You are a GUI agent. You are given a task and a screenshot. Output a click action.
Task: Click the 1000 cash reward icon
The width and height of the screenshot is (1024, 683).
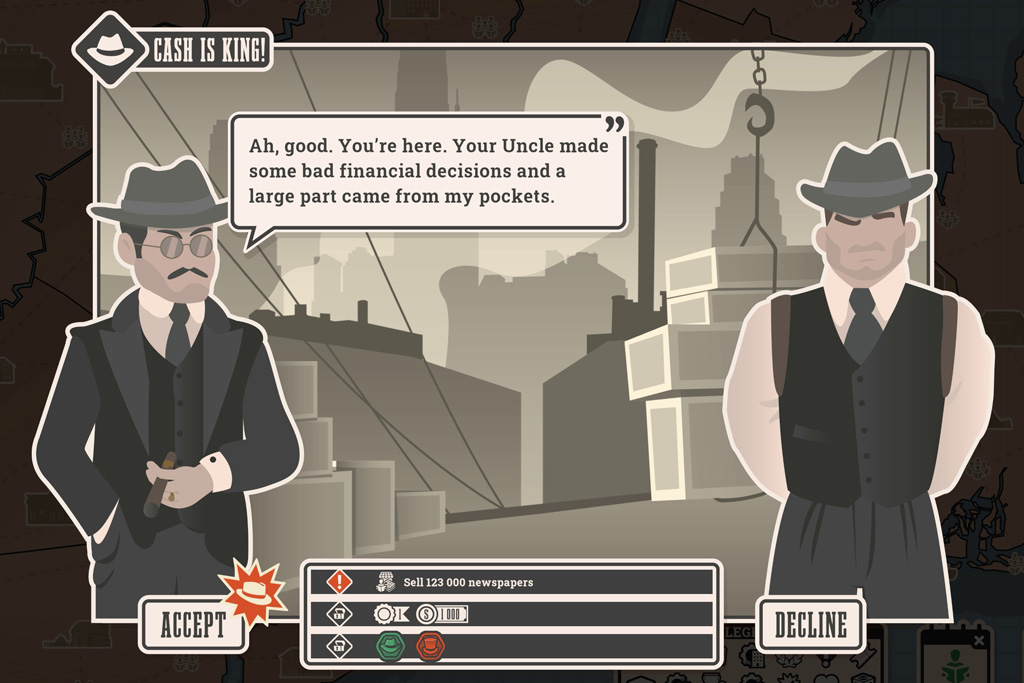441,614
